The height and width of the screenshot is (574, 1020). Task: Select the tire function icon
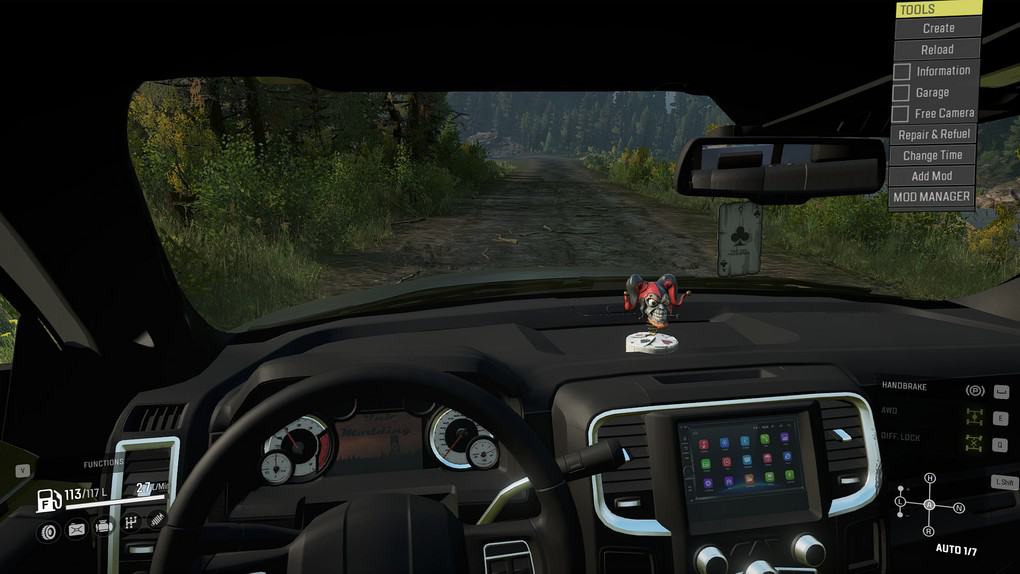[x=48, y=530]
